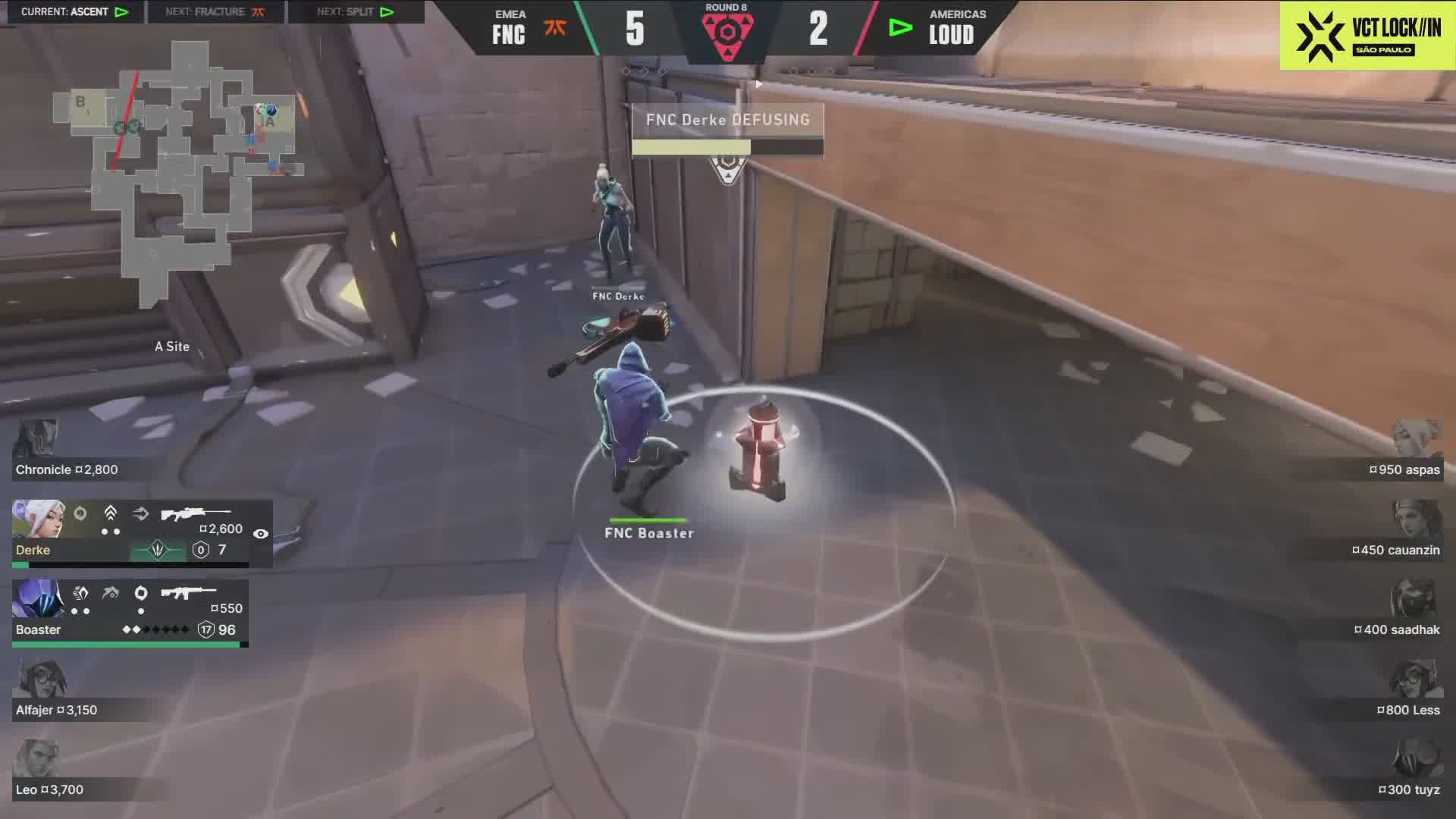Screen dimensions: 1456x819
Task: Click Derke's sniper rifle weapon icon
Action: coord(195,513)
